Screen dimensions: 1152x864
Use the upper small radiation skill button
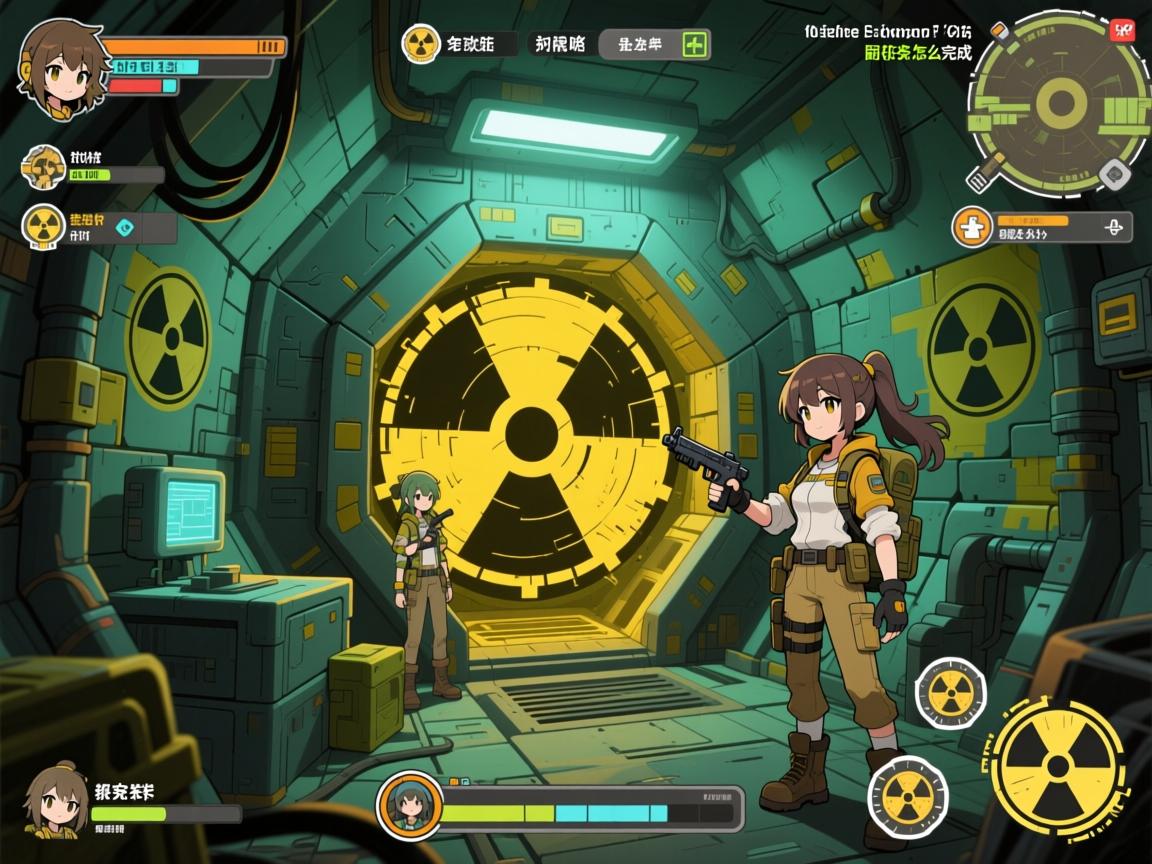[950, 691]
